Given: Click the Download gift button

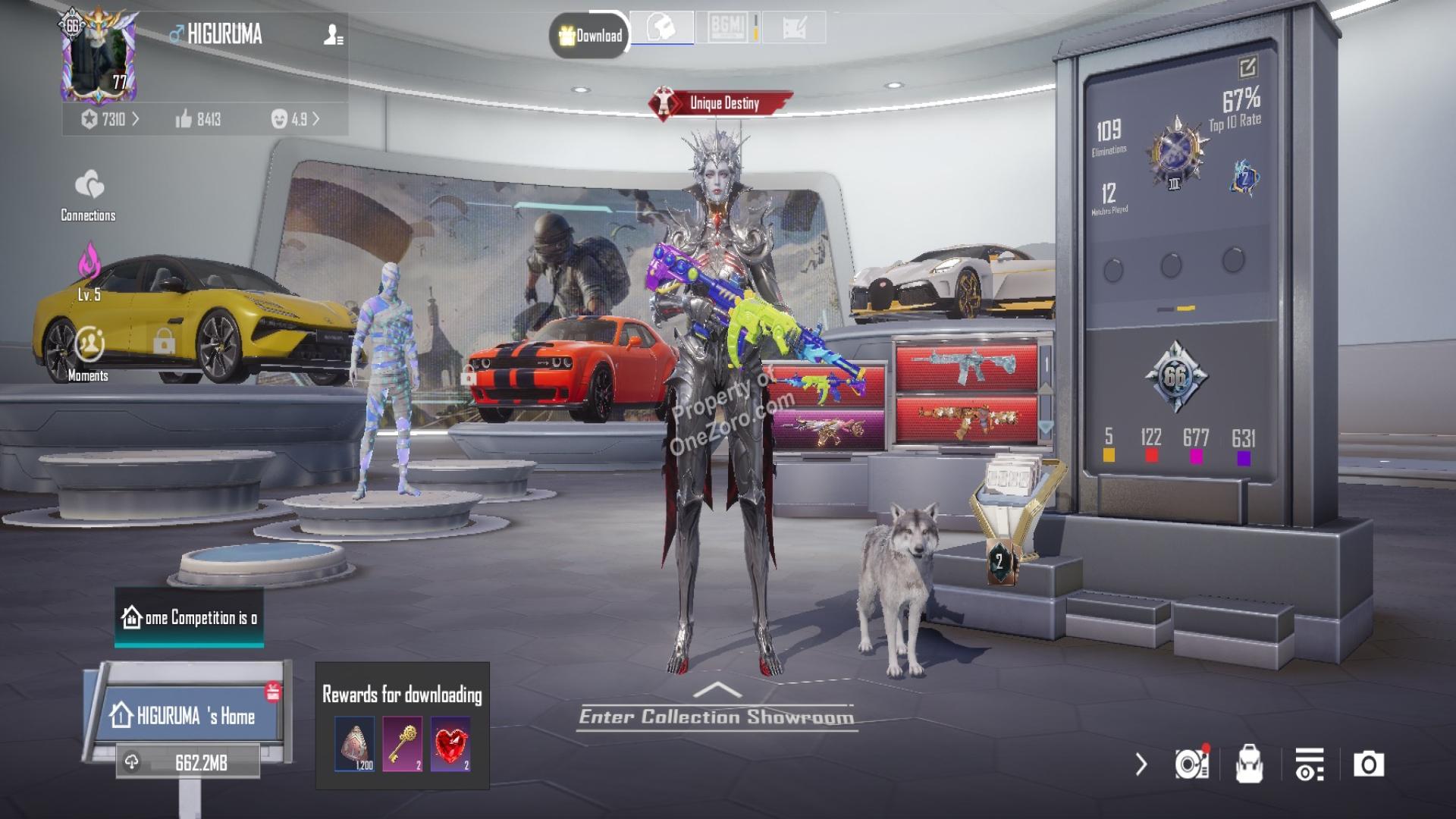Looking at the screenshot, I should pyautogui.click(x=590, y=35).
